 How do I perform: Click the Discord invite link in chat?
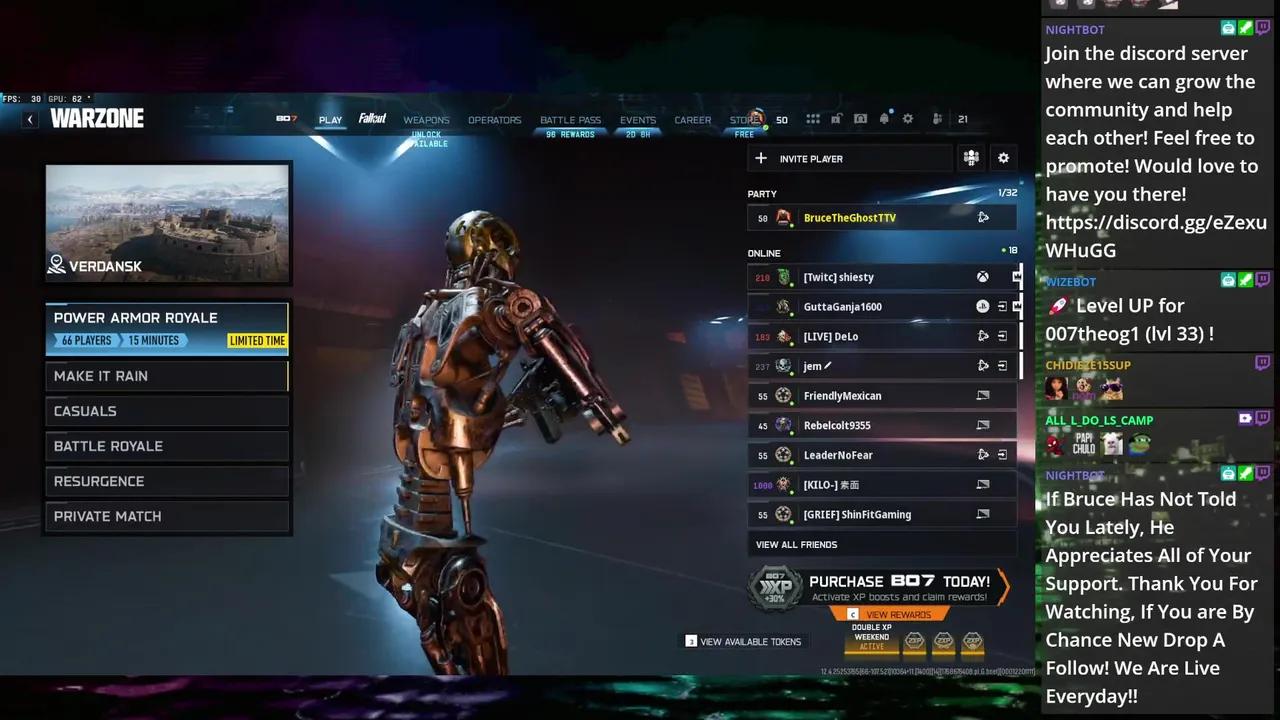coord(1156,236)
